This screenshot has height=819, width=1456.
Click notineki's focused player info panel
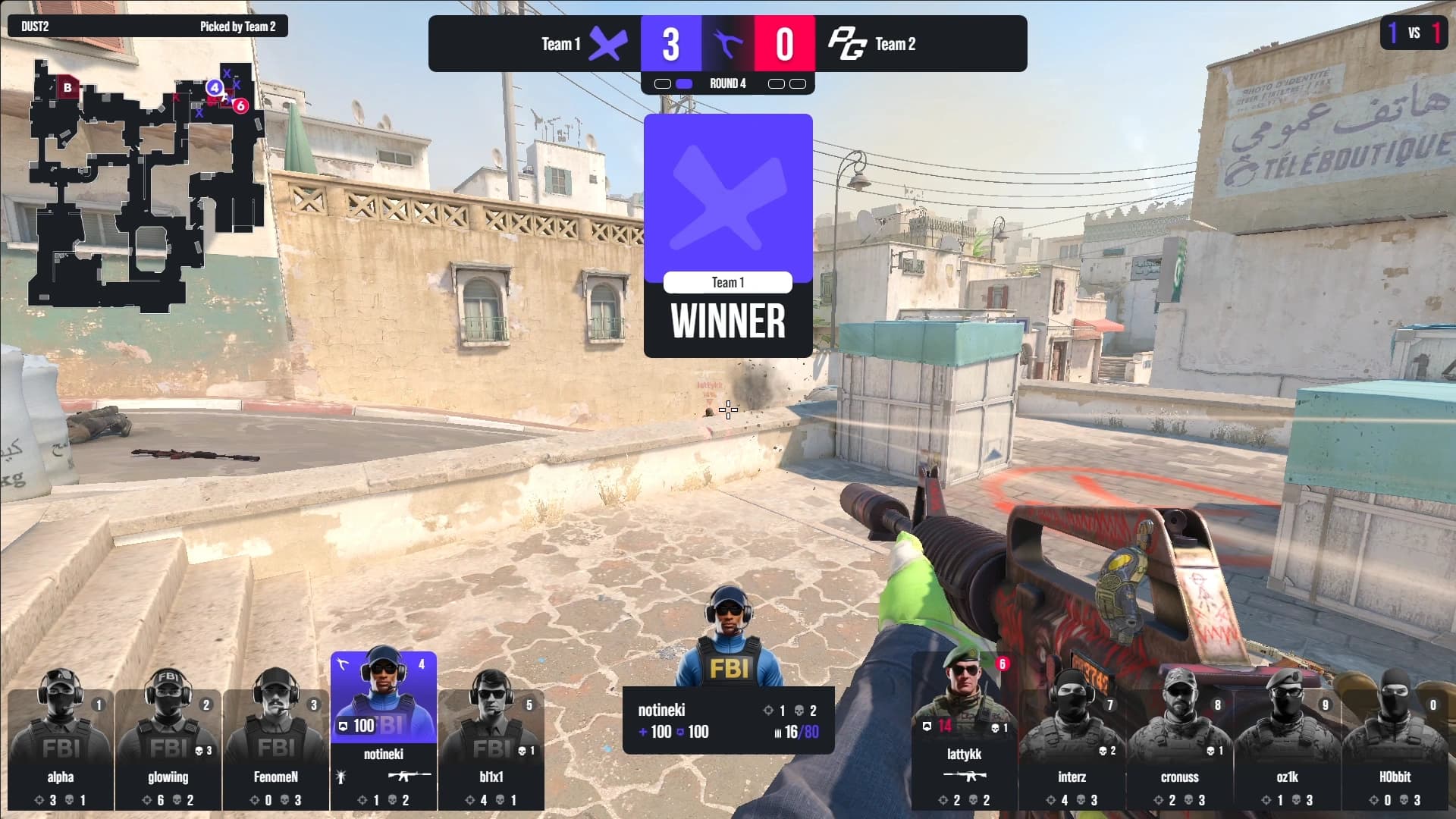728,720
